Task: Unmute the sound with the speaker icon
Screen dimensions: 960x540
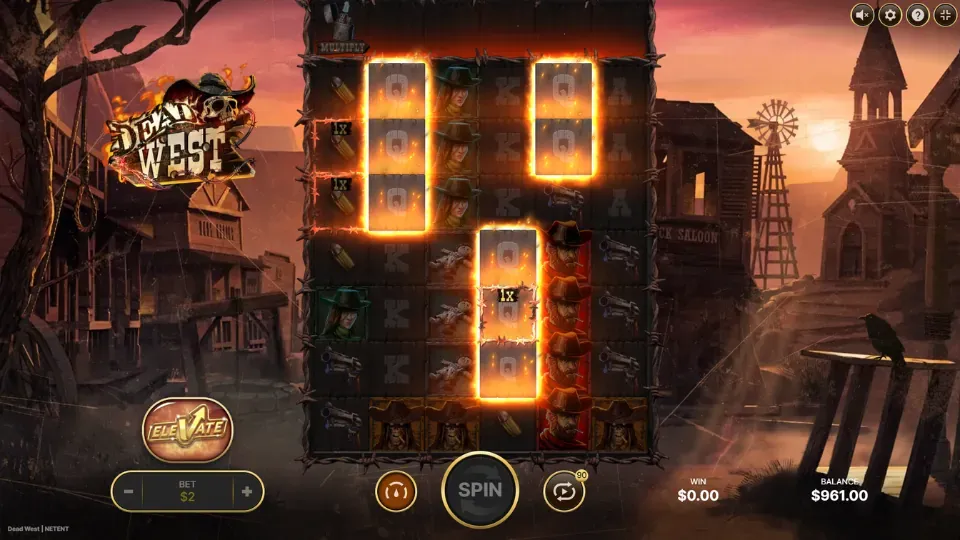Action: pyautogui.click(x=862, y=15)
